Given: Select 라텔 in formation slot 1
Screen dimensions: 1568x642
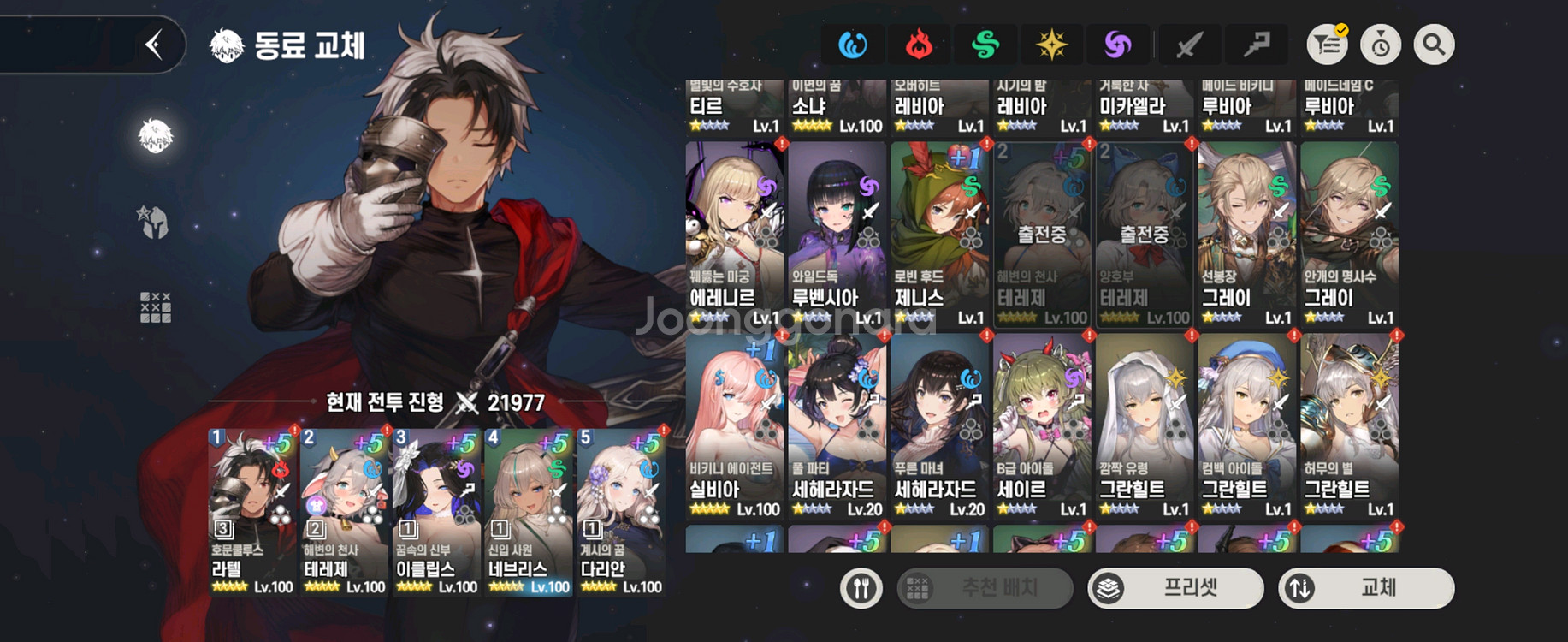Looking at the screenshot, I should click(252, 511).
